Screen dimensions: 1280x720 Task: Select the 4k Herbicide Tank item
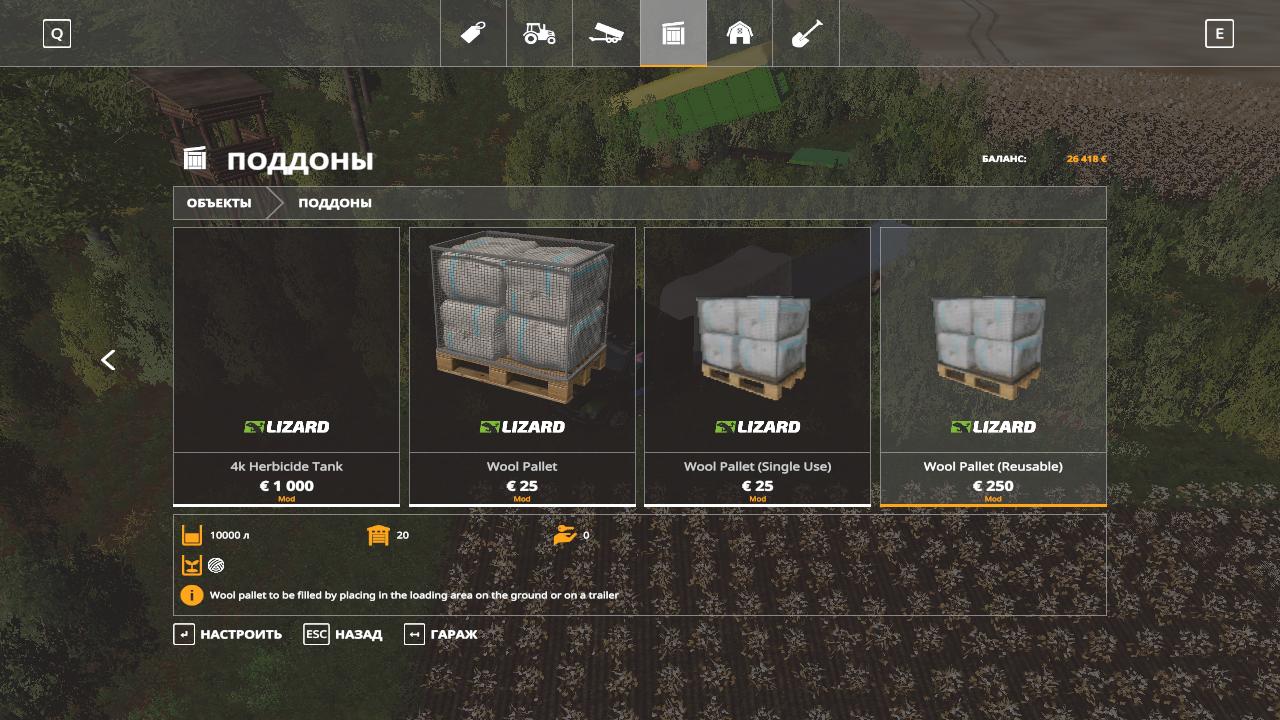click(286, 366)
